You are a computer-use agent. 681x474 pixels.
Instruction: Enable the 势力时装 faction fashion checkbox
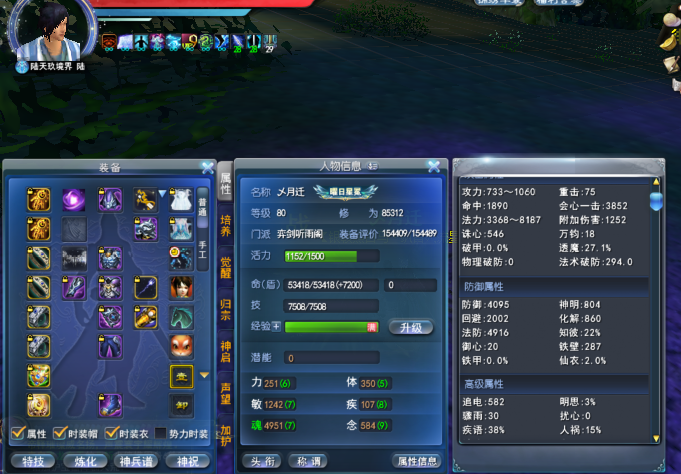(162, 434)
